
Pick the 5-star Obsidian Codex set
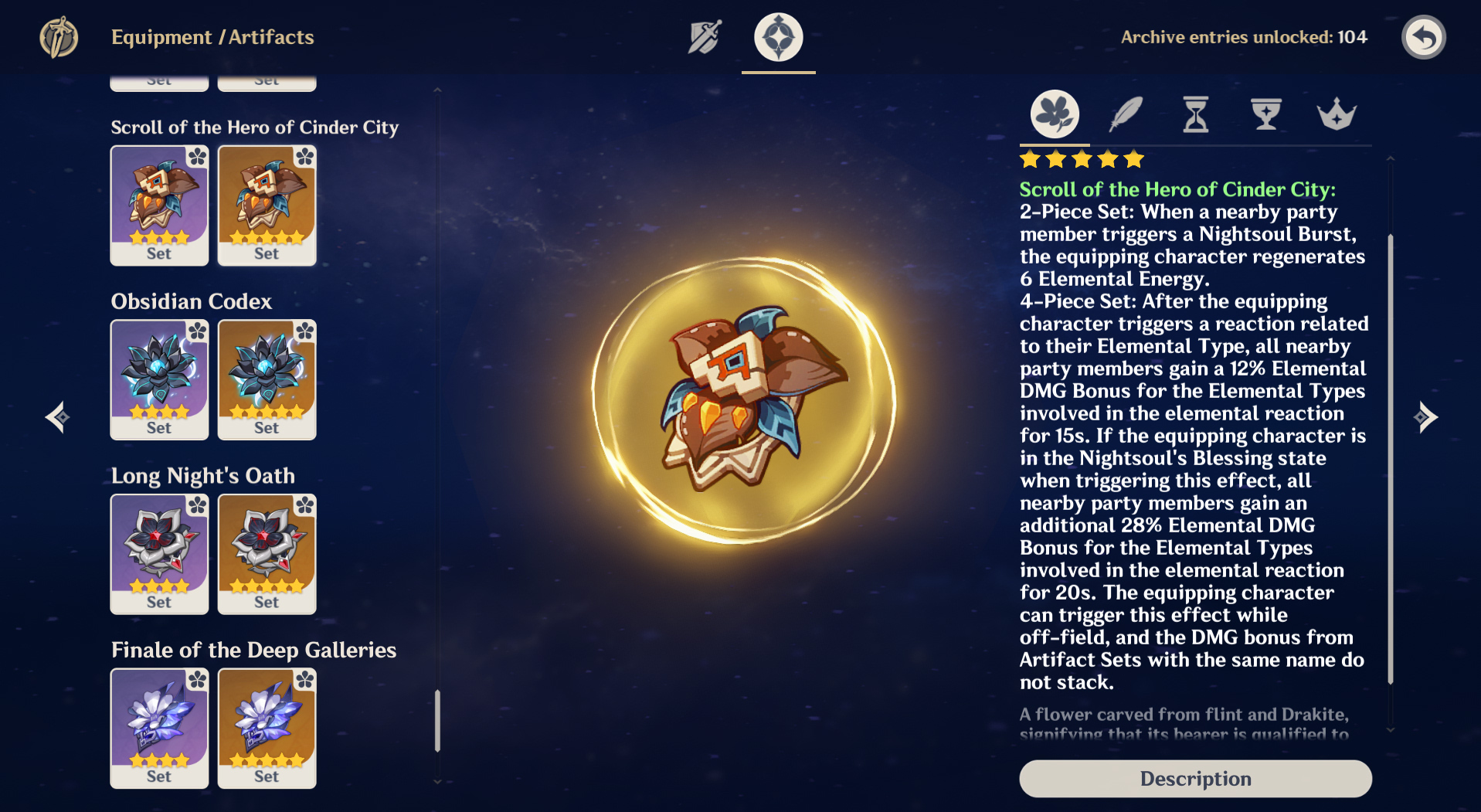point(267,380)
